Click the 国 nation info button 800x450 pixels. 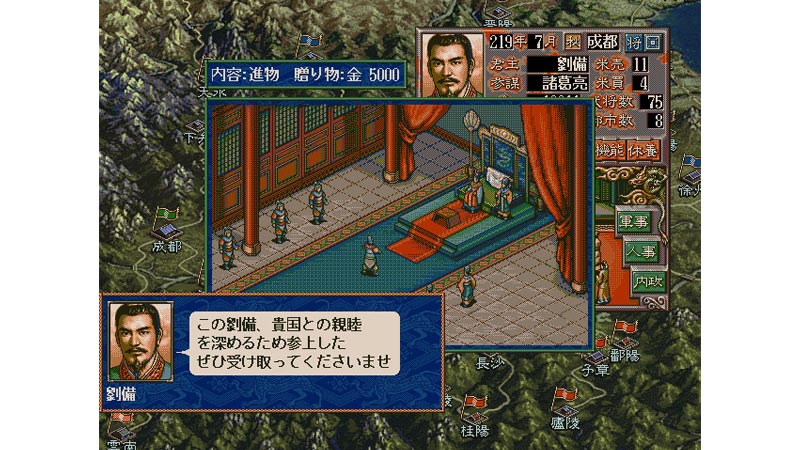point(653,44)
